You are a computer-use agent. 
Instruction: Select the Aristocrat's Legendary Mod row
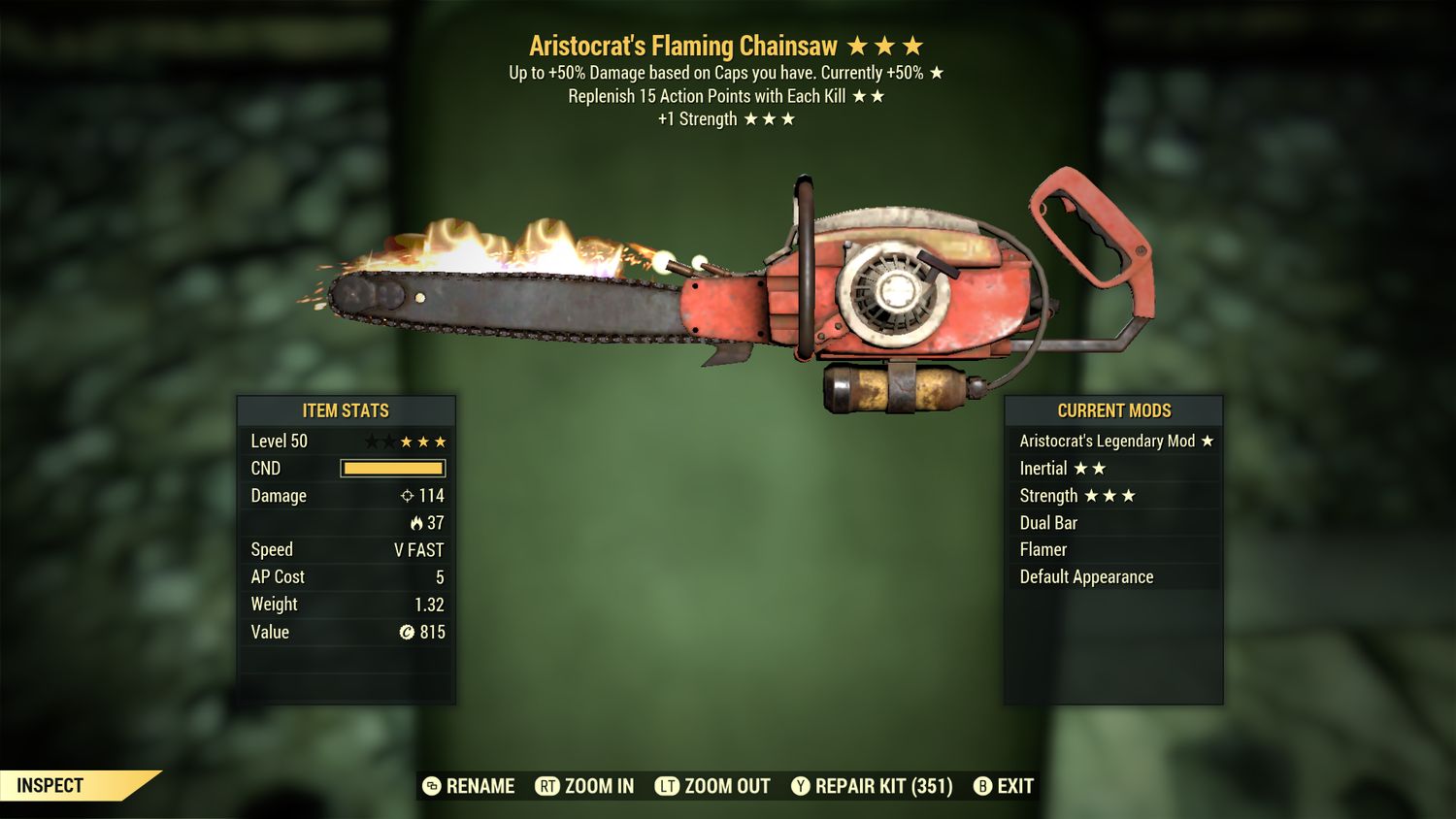(1114, 442)
